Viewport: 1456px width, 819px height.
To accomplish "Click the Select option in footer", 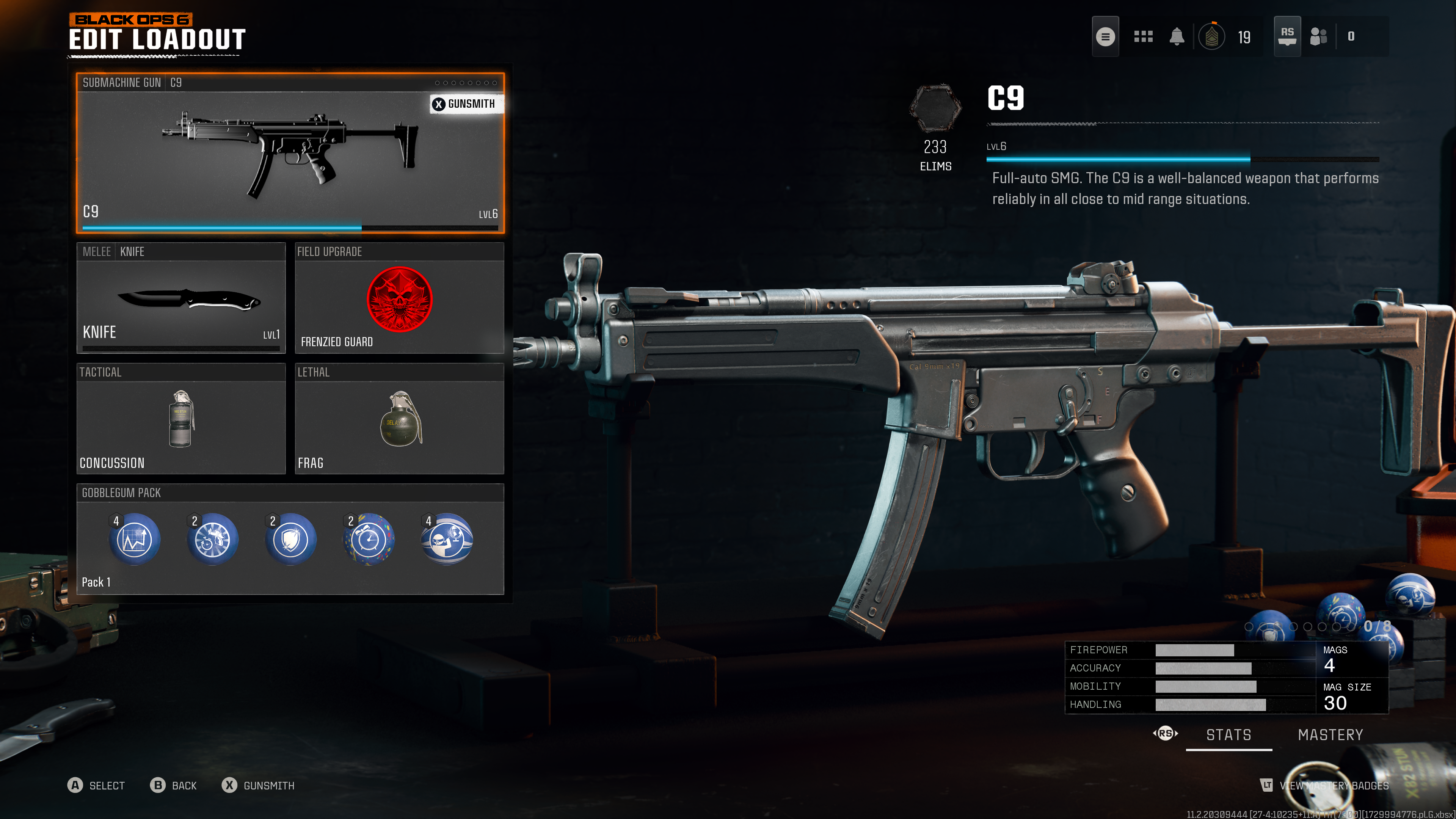I will 96,786.
